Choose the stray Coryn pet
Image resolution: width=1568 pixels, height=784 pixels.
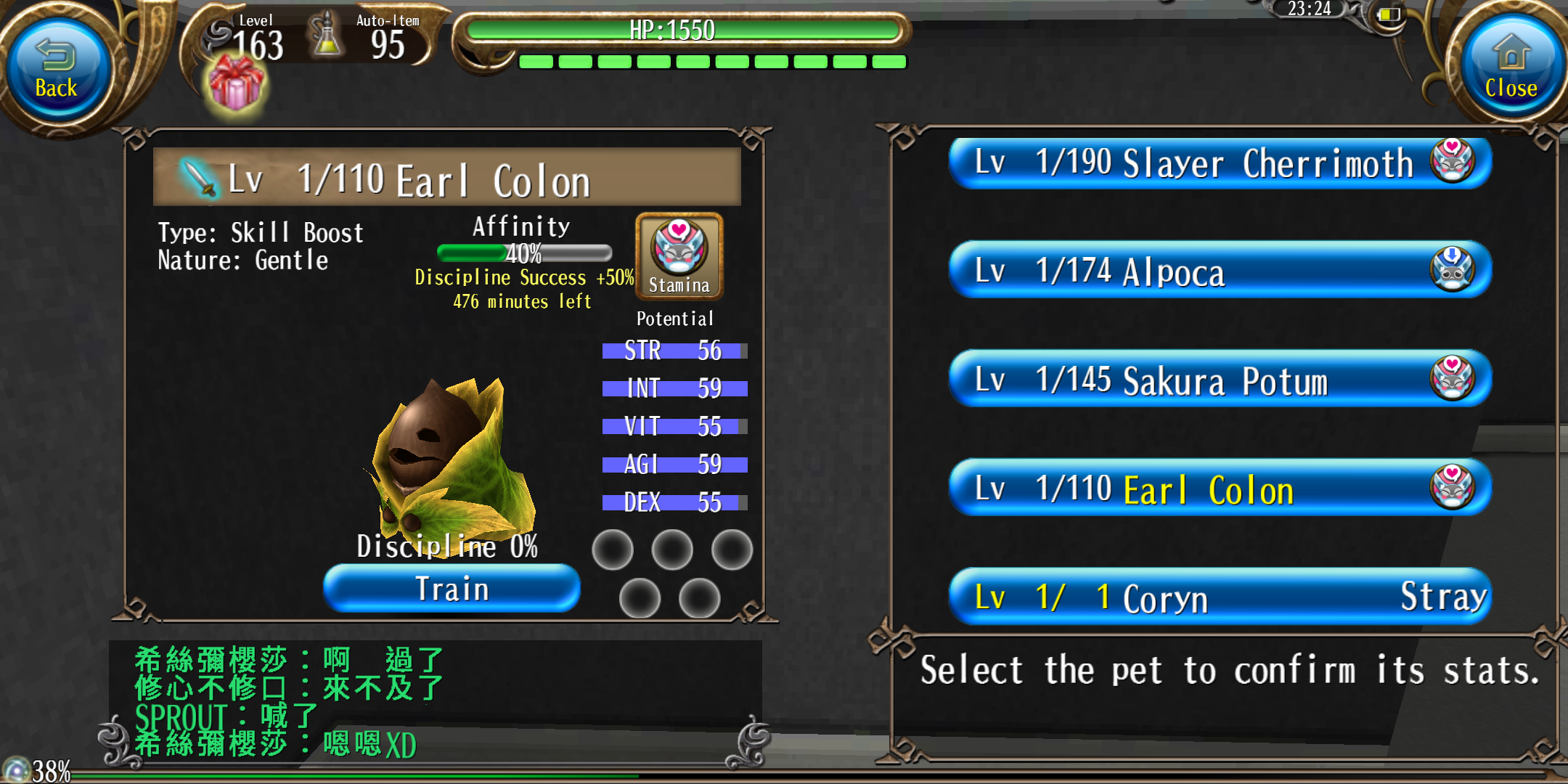1220,597
